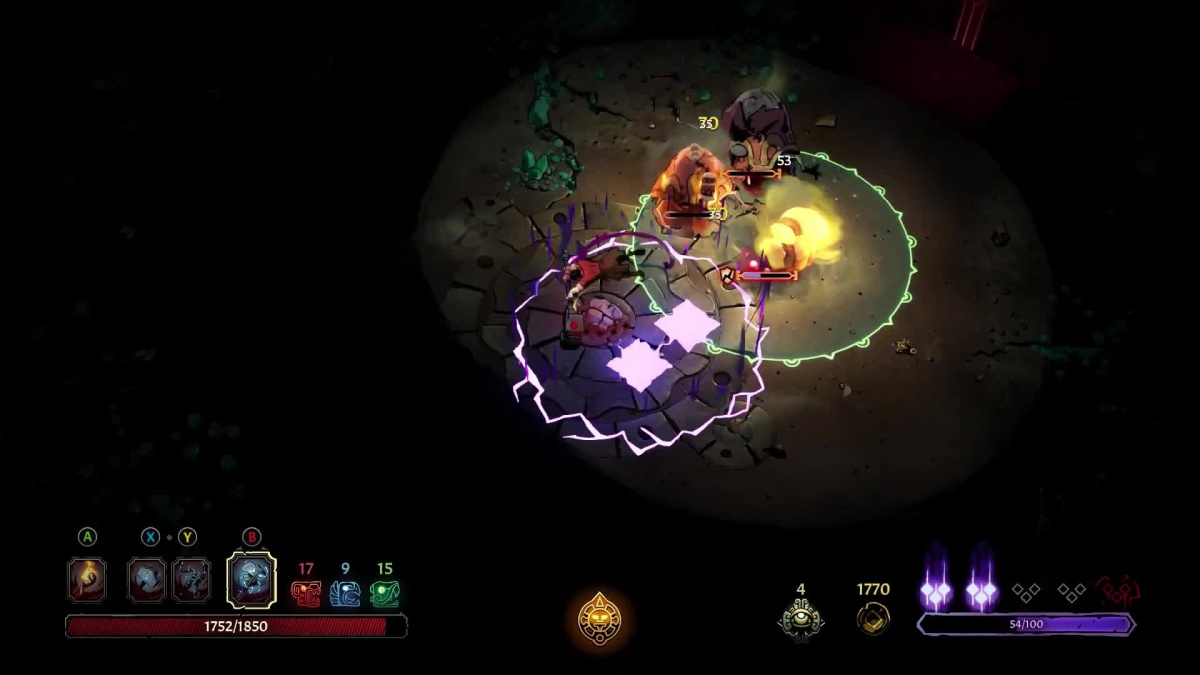Click the blue dexterity glyph icon
This screenshot has width=1200, height=675.
[x=345, y=594]
